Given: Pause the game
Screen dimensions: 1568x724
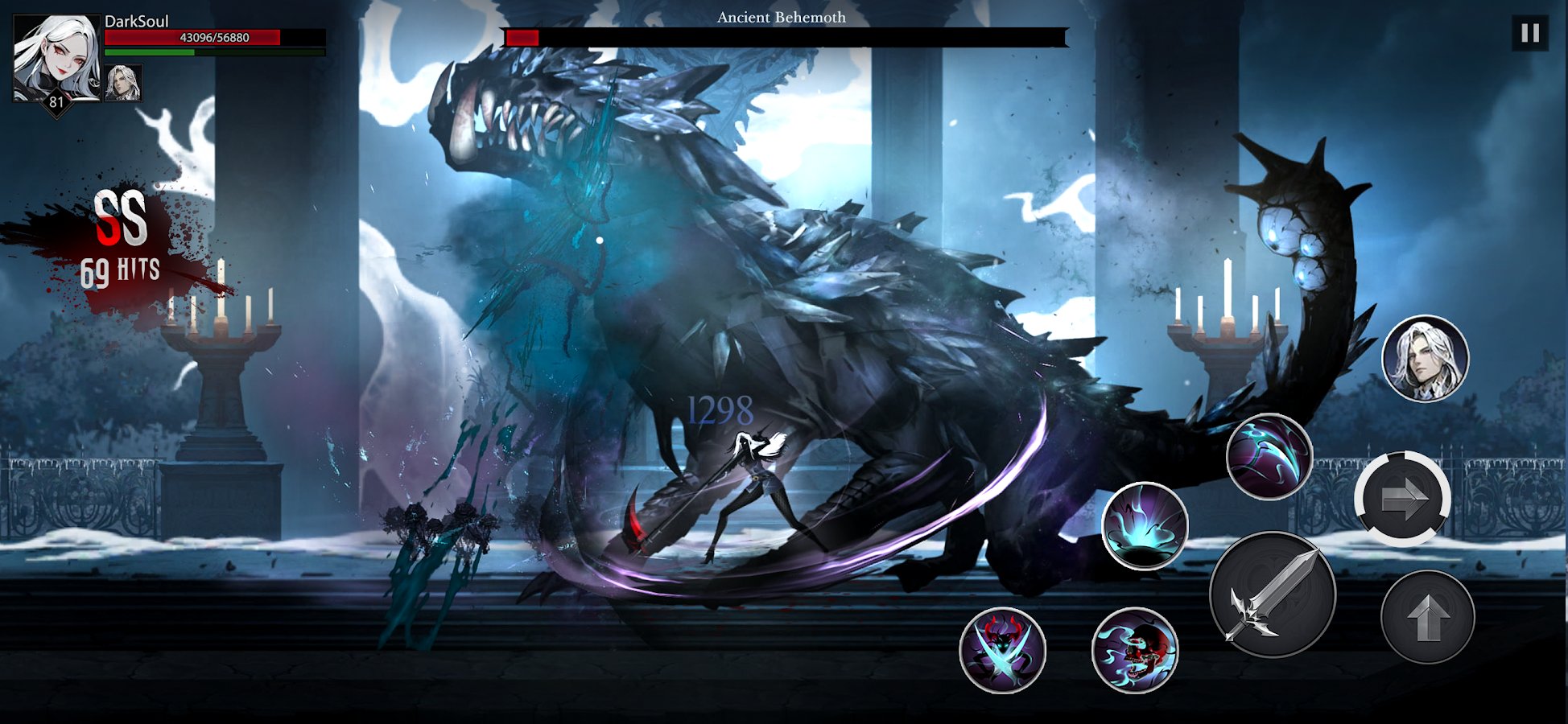Looking at the screenshot, I should (1529, 34).
